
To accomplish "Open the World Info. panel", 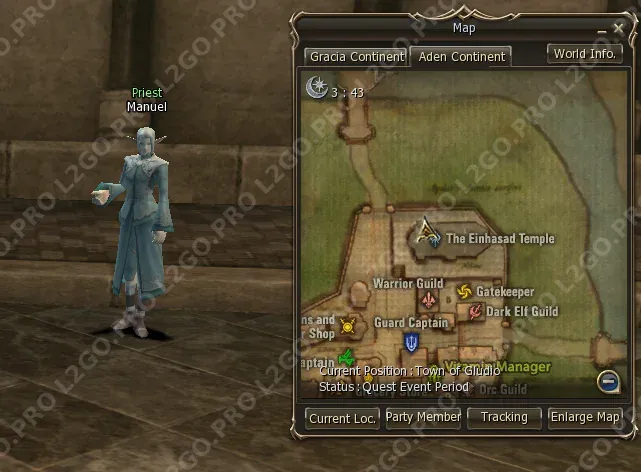I will [585, 54].
